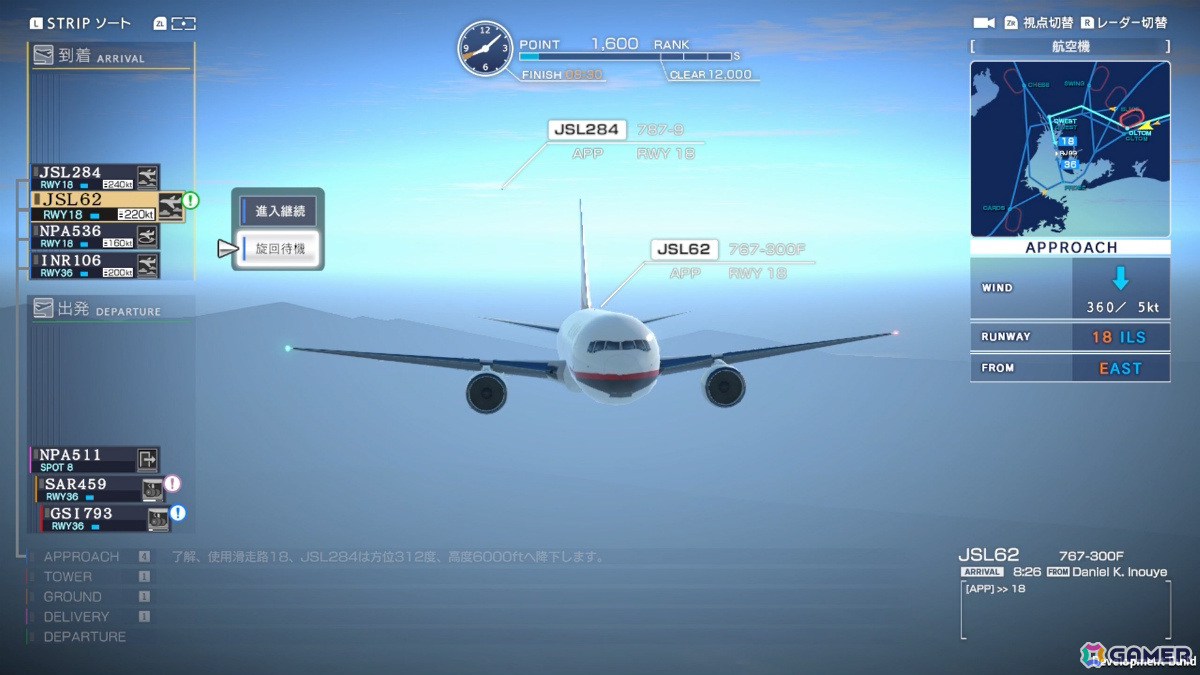
Task: Open the 到着 ARRIVAL list header
Action: (110, 57)
